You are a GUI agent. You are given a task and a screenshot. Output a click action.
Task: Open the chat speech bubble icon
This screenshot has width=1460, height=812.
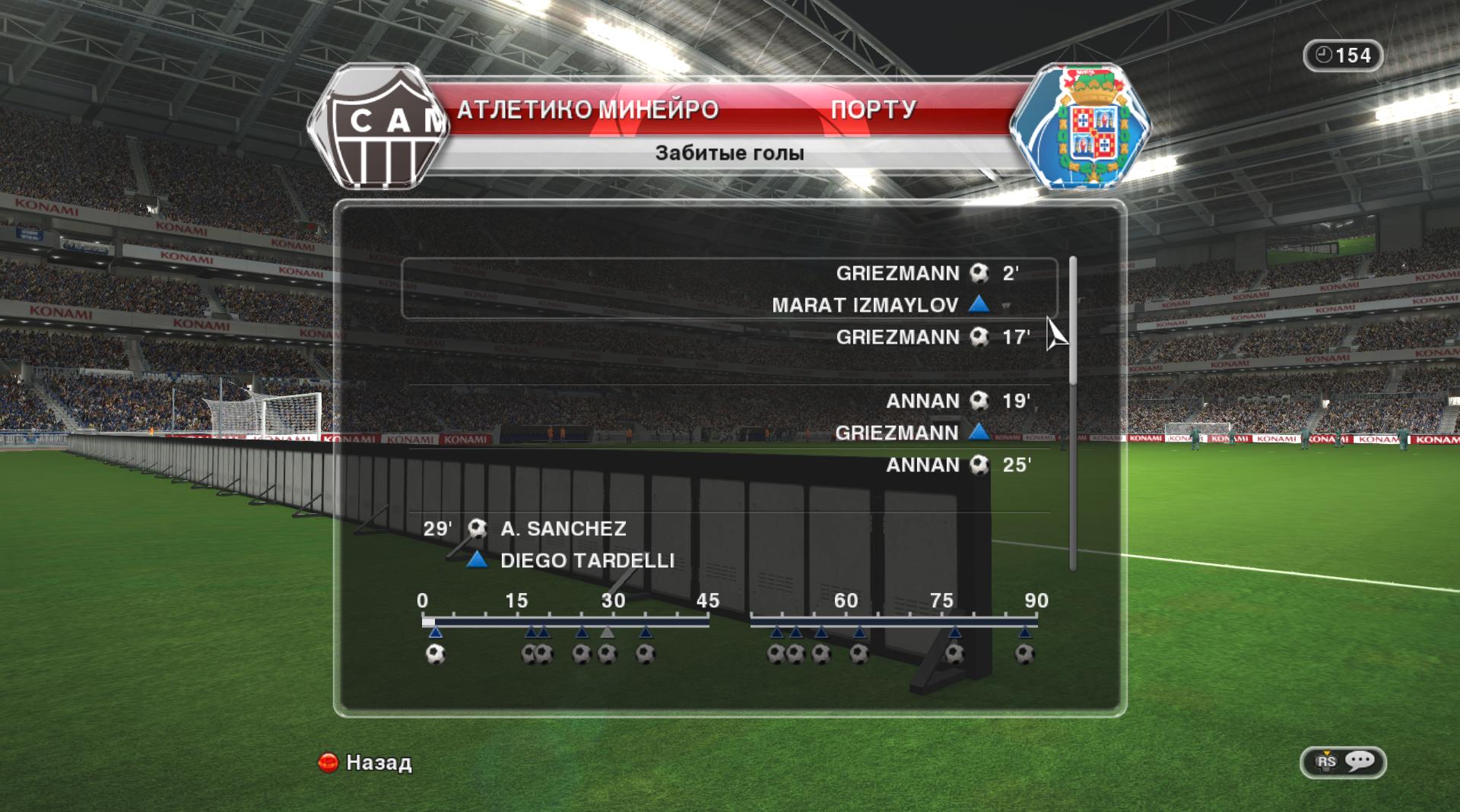coord(1360,761)
